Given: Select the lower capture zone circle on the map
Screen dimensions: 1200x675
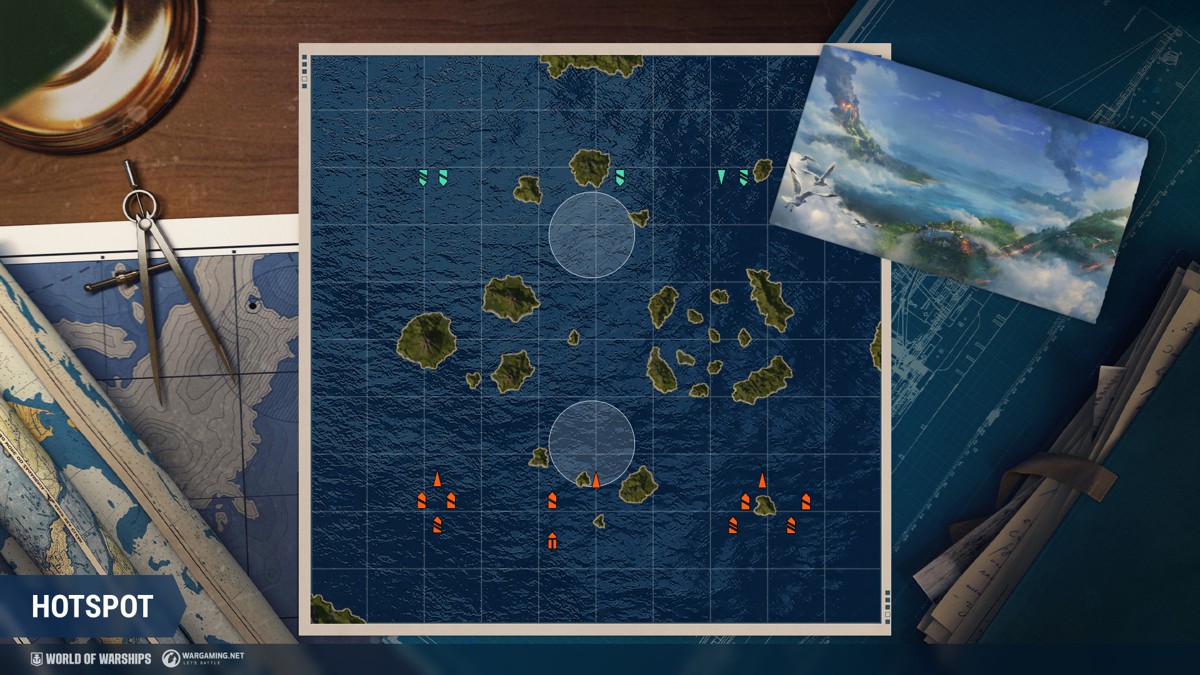Looking at the screenshot, I should coord(592,443).
